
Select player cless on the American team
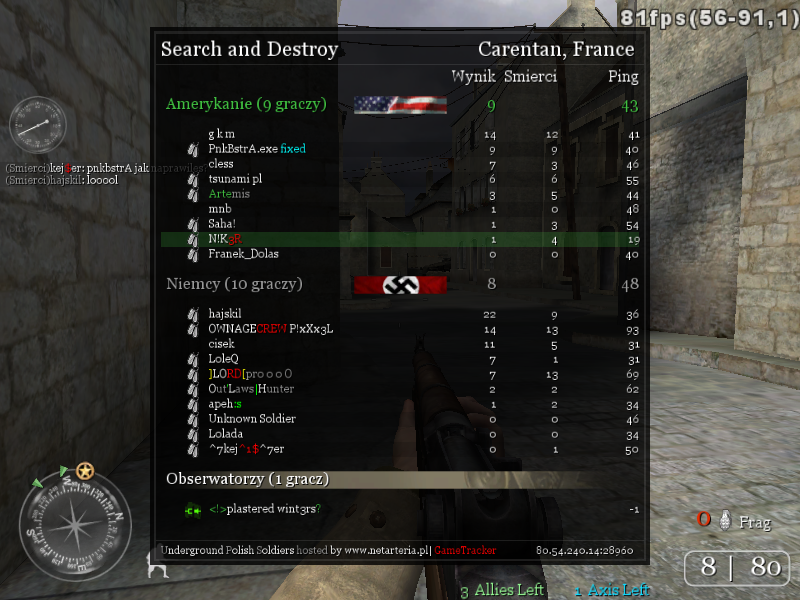221,164
